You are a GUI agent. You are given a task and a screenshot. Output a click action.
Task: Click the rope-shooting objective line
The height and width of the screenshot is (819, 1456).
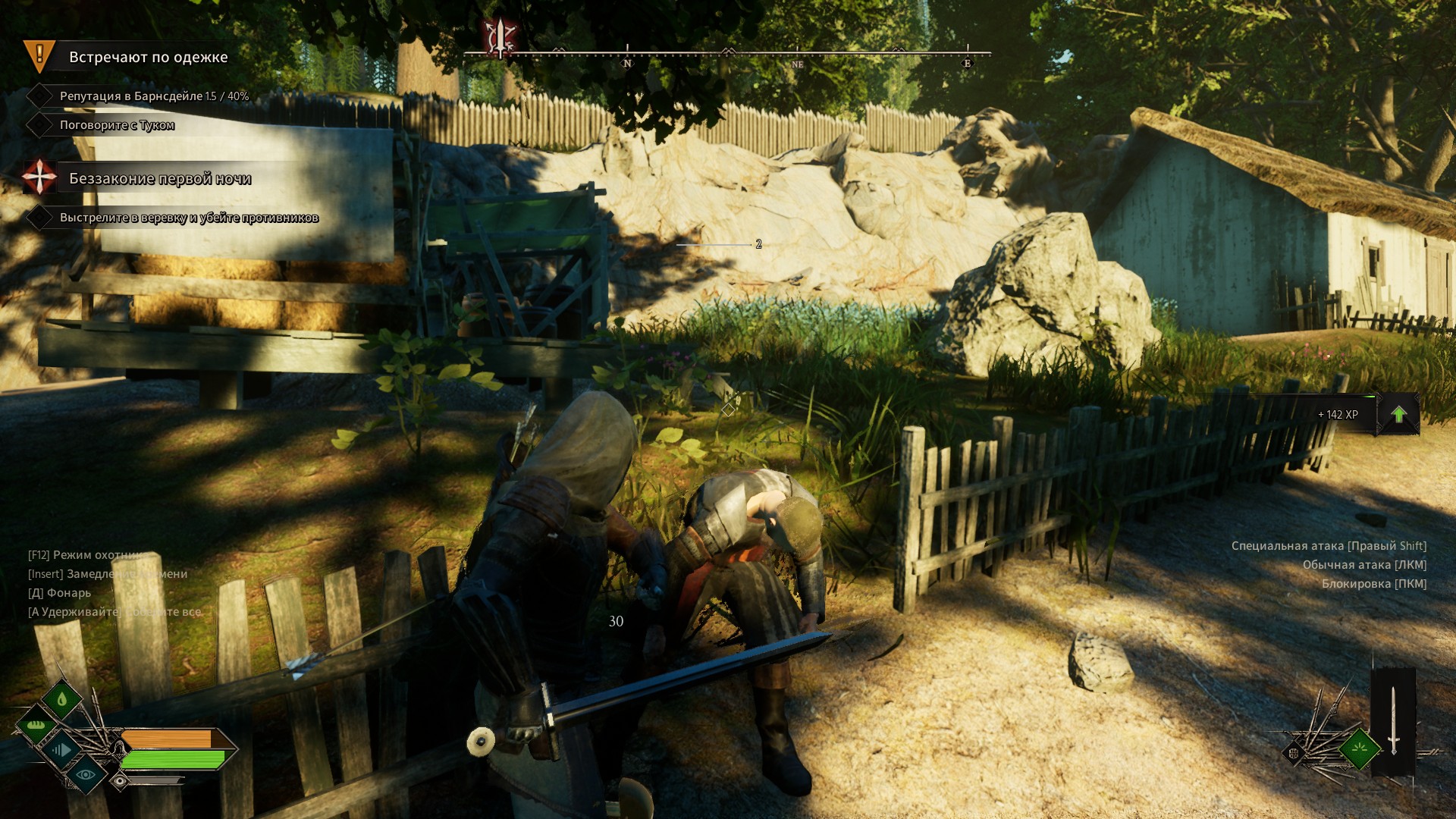(x=189, y=218)
